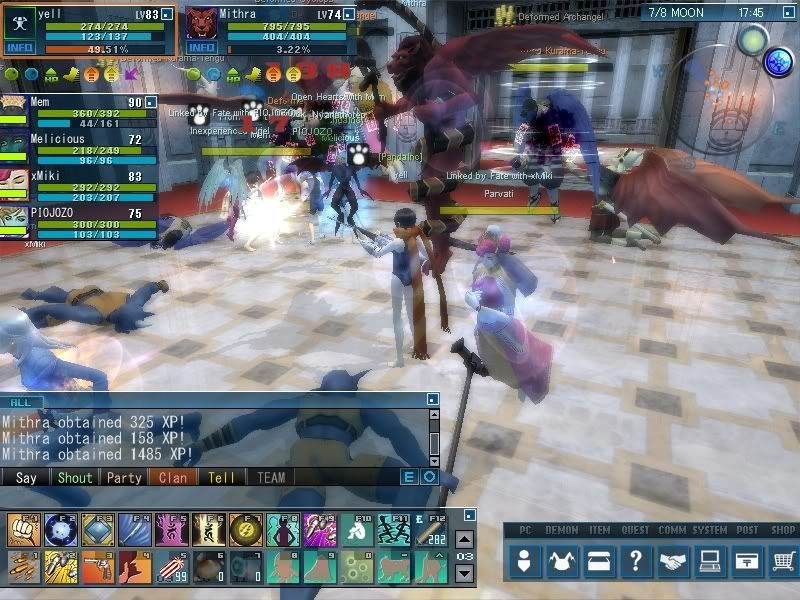Viewport: 800px width, 600px height.
Task: Select the Say chat channel
Action: [27, 478]
